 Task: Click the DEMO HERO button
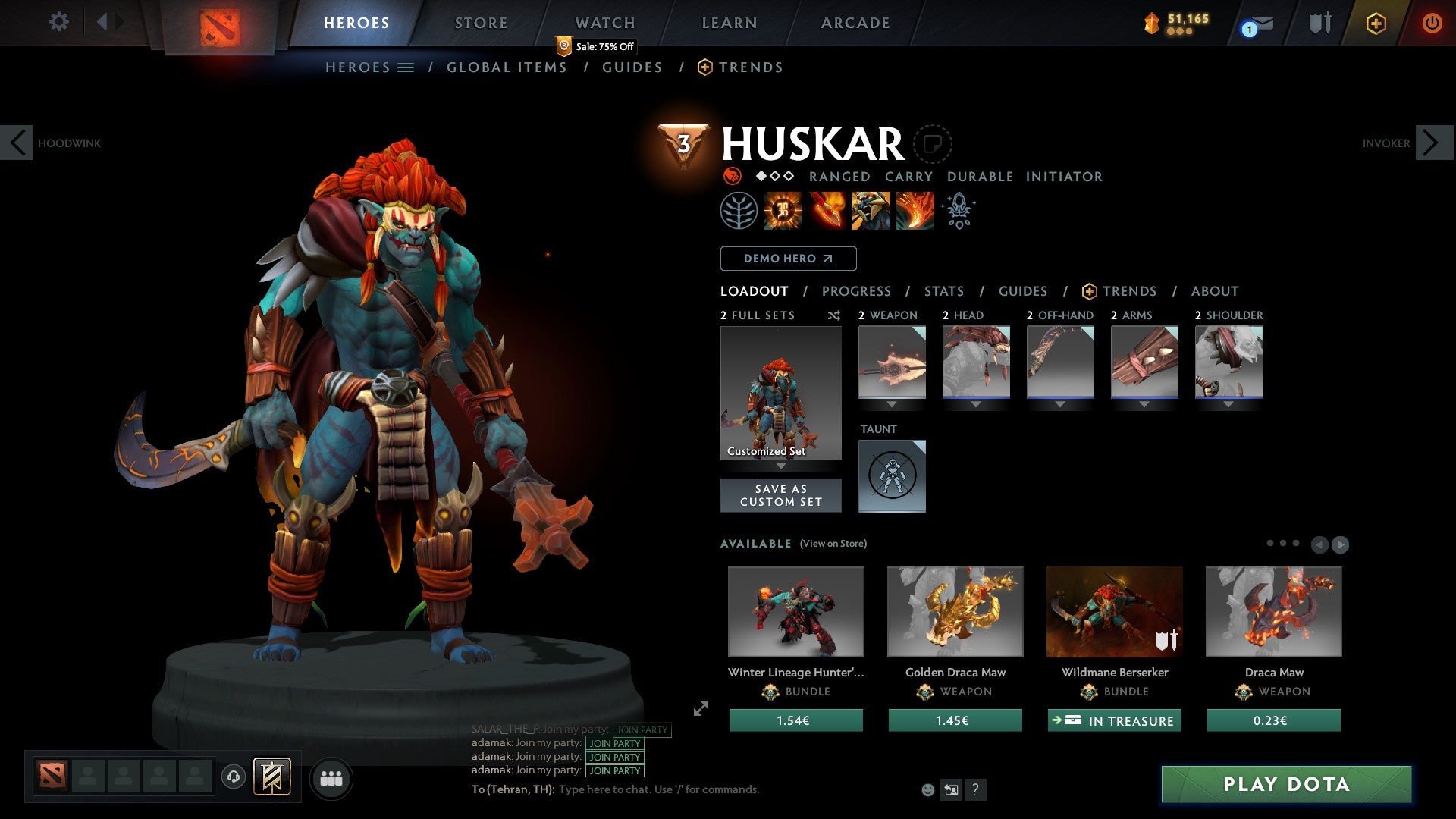tap(788, 258)
